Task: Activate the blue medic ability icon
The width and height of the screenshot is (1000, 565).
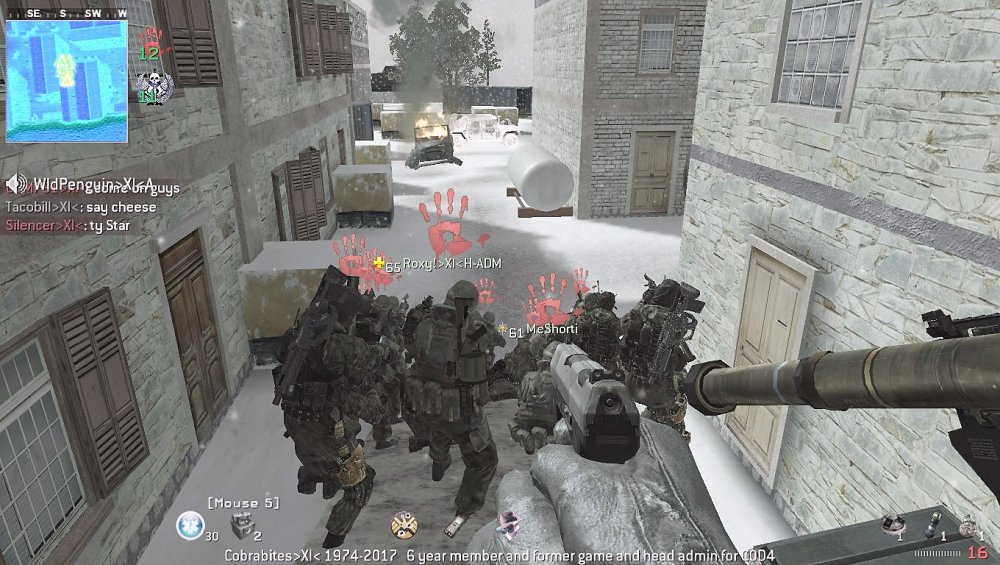Action: click(190, 523)
